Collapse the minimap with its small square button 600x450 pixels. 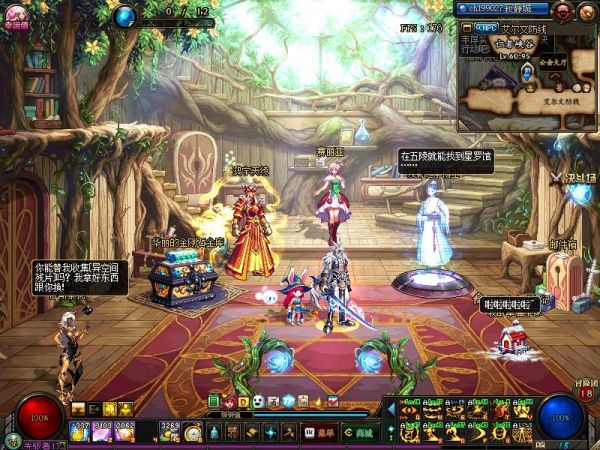[x=466, y=30]
